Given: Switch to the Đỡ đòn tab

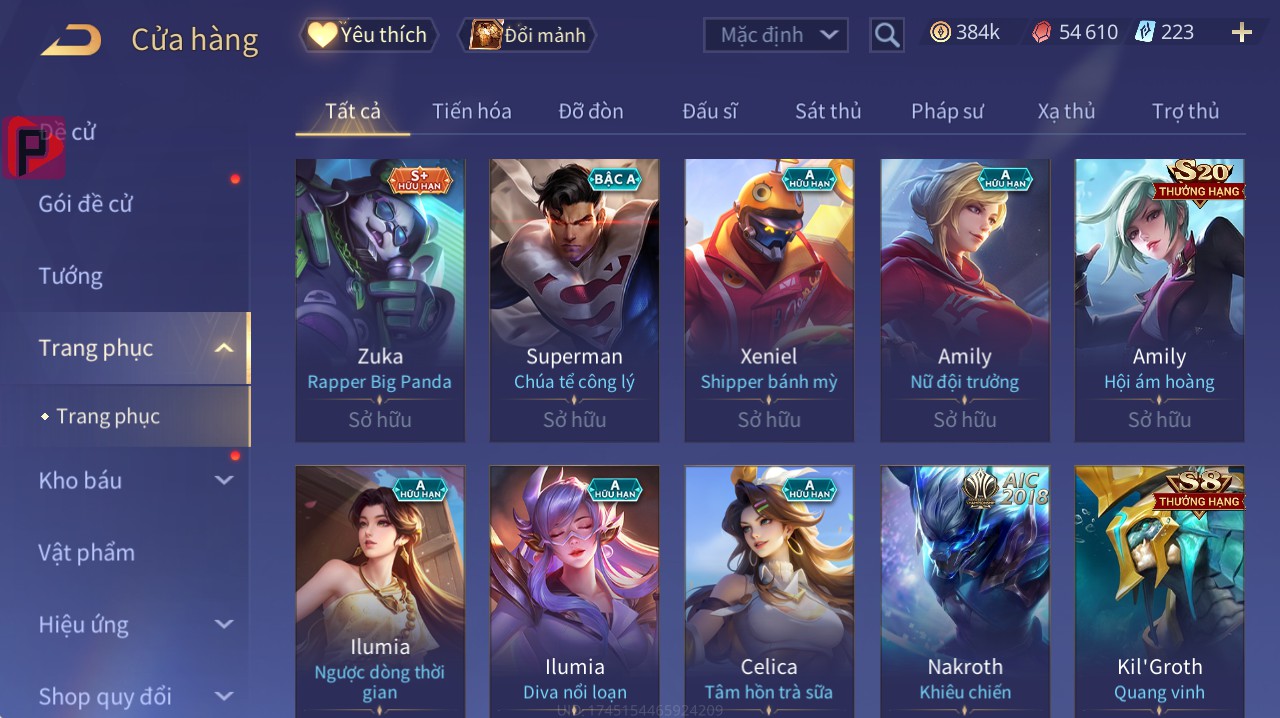Looking at the screenshot, I should click(x=590, y=111).
